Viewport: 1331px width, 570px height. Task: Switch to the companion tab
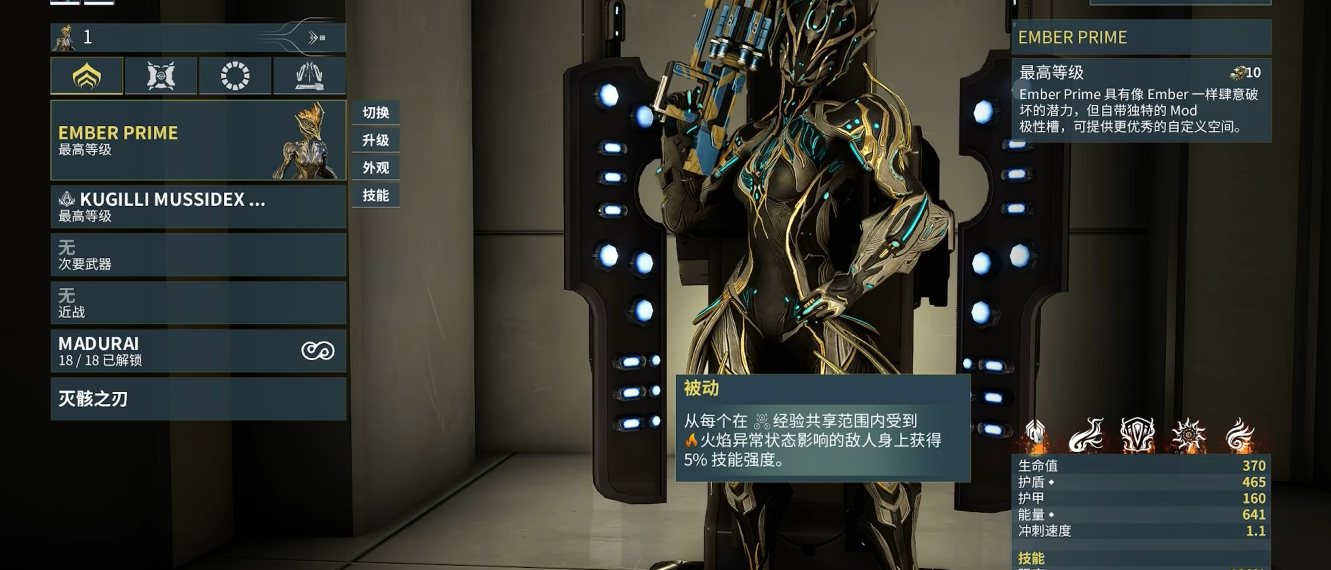pos(161,76)
